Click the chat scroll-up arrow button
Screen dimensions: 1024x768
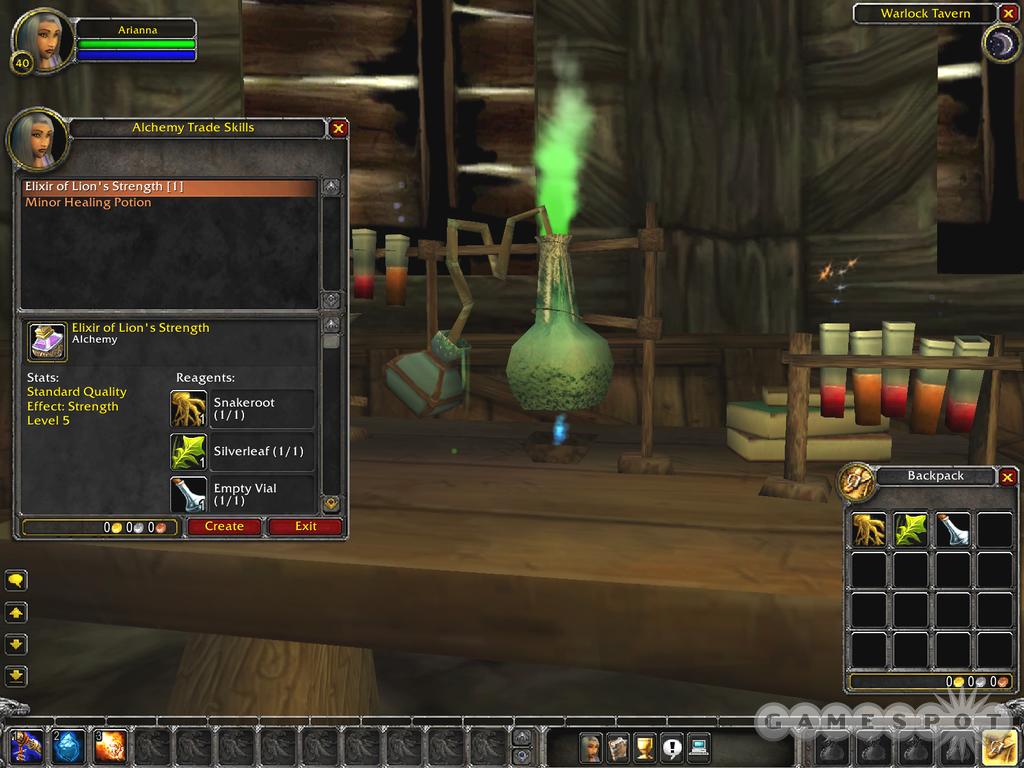[x=16, y=612]
